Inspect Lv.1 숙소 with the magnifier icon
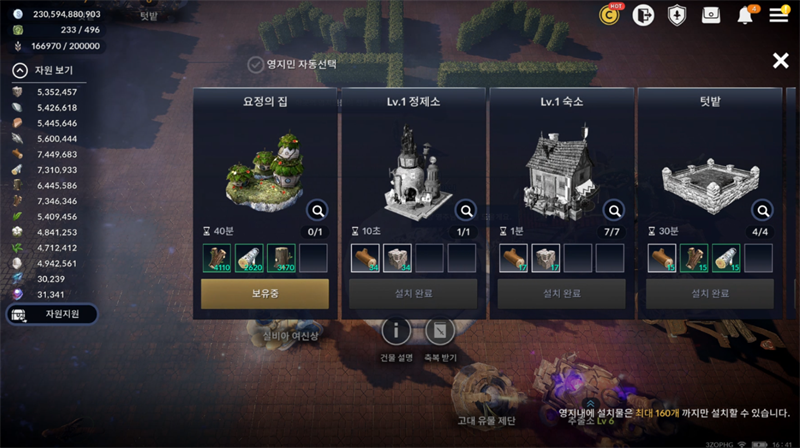800x448 pixels. 613,210
